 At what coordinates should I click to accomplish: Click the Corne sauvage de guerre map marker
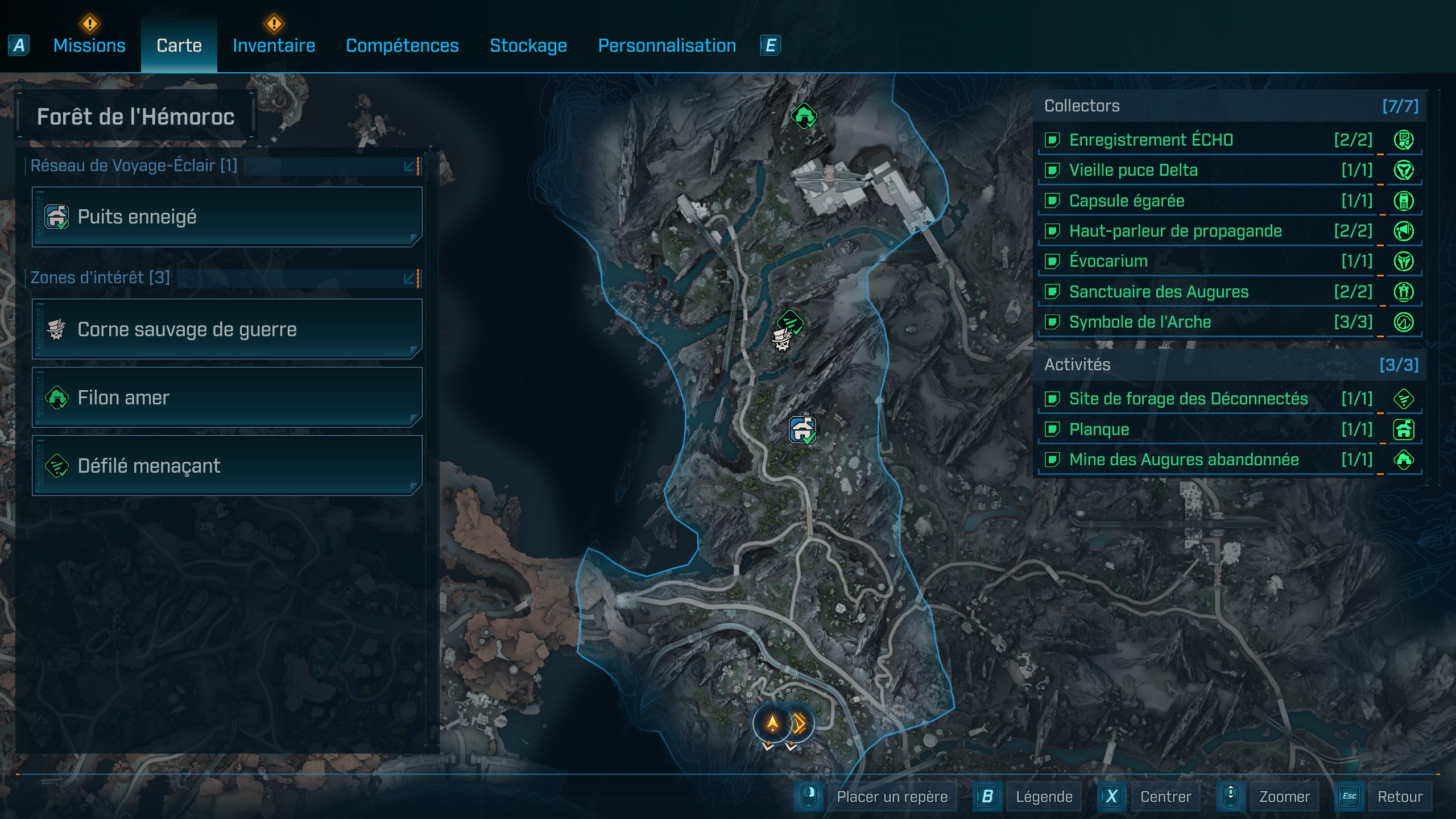click(x=781, y=342)
